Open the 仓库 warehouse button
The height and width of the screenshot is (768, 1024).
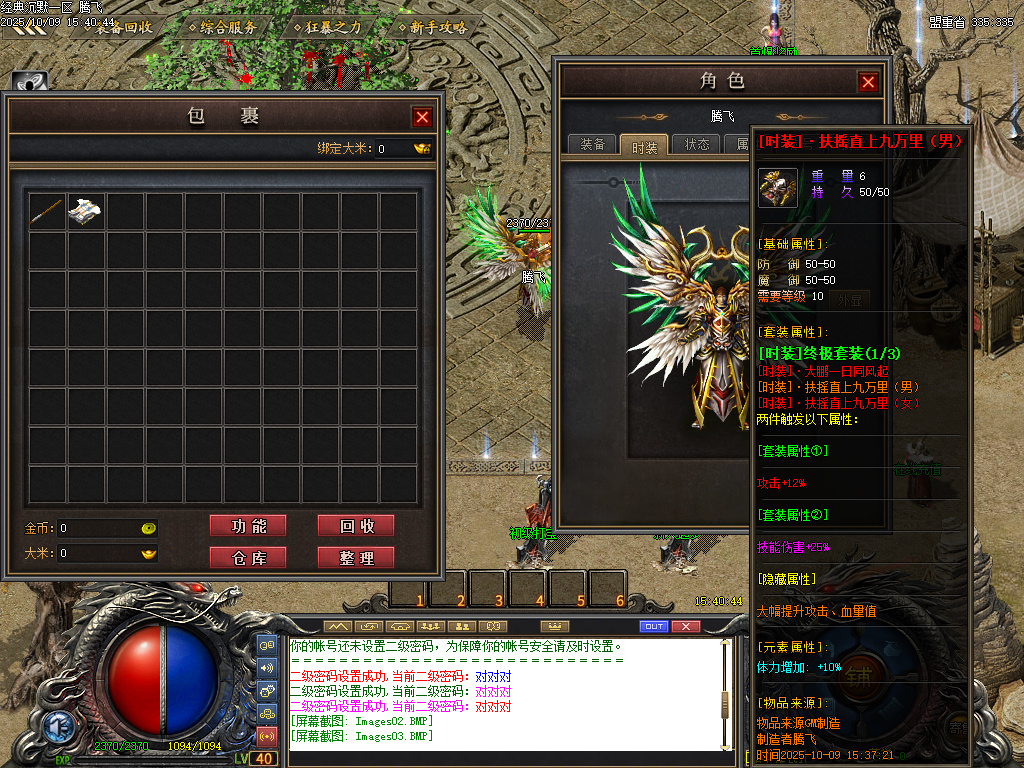coord(248,558)
